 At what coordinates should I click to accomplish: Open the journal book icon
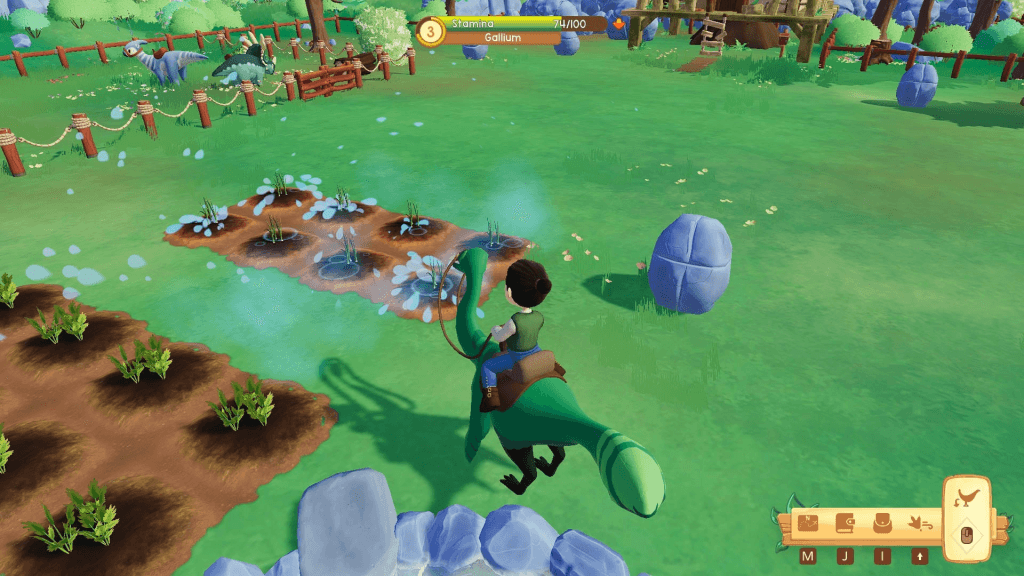845,523
